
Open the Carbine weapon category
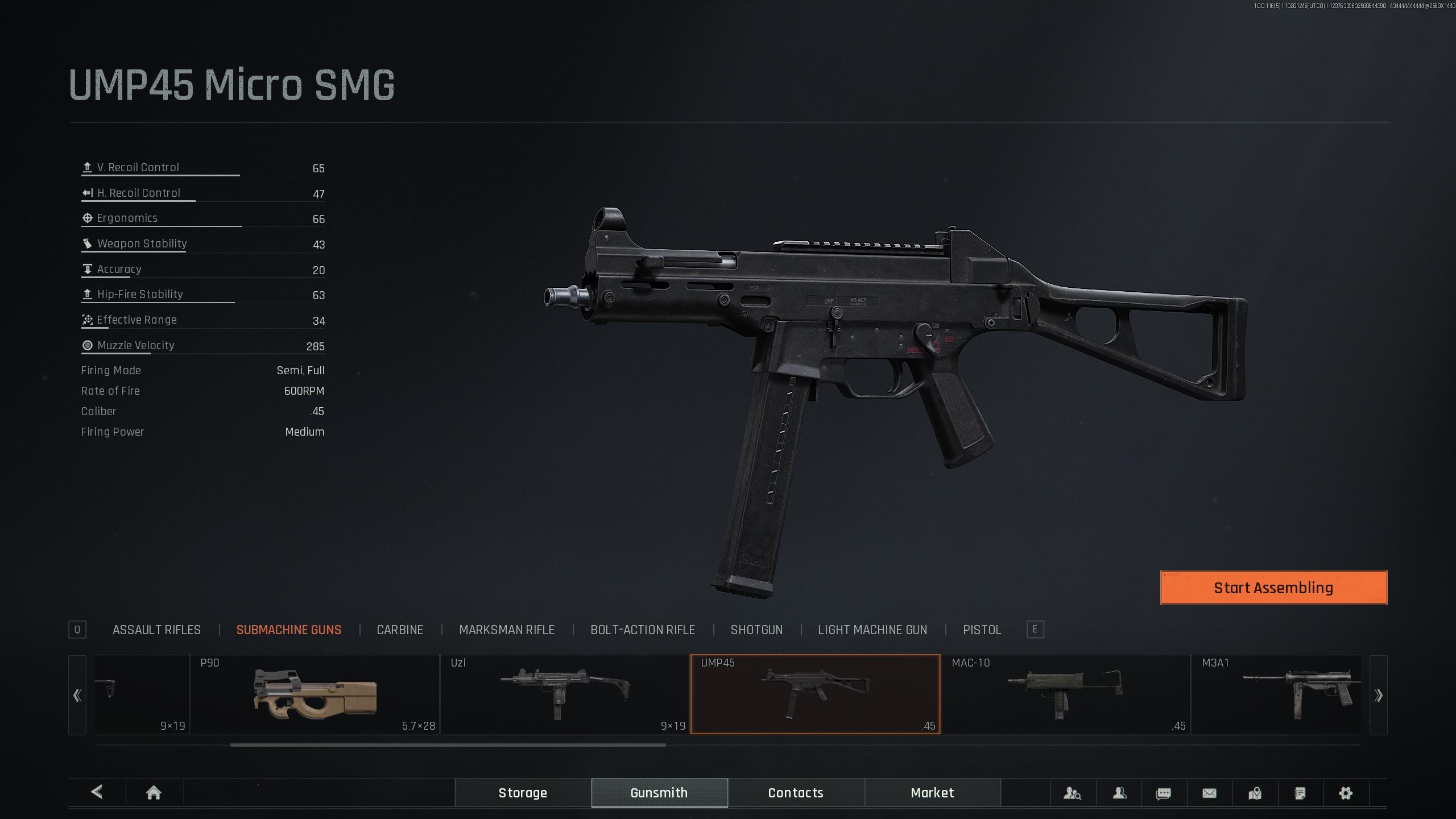(x=400, y=630)
